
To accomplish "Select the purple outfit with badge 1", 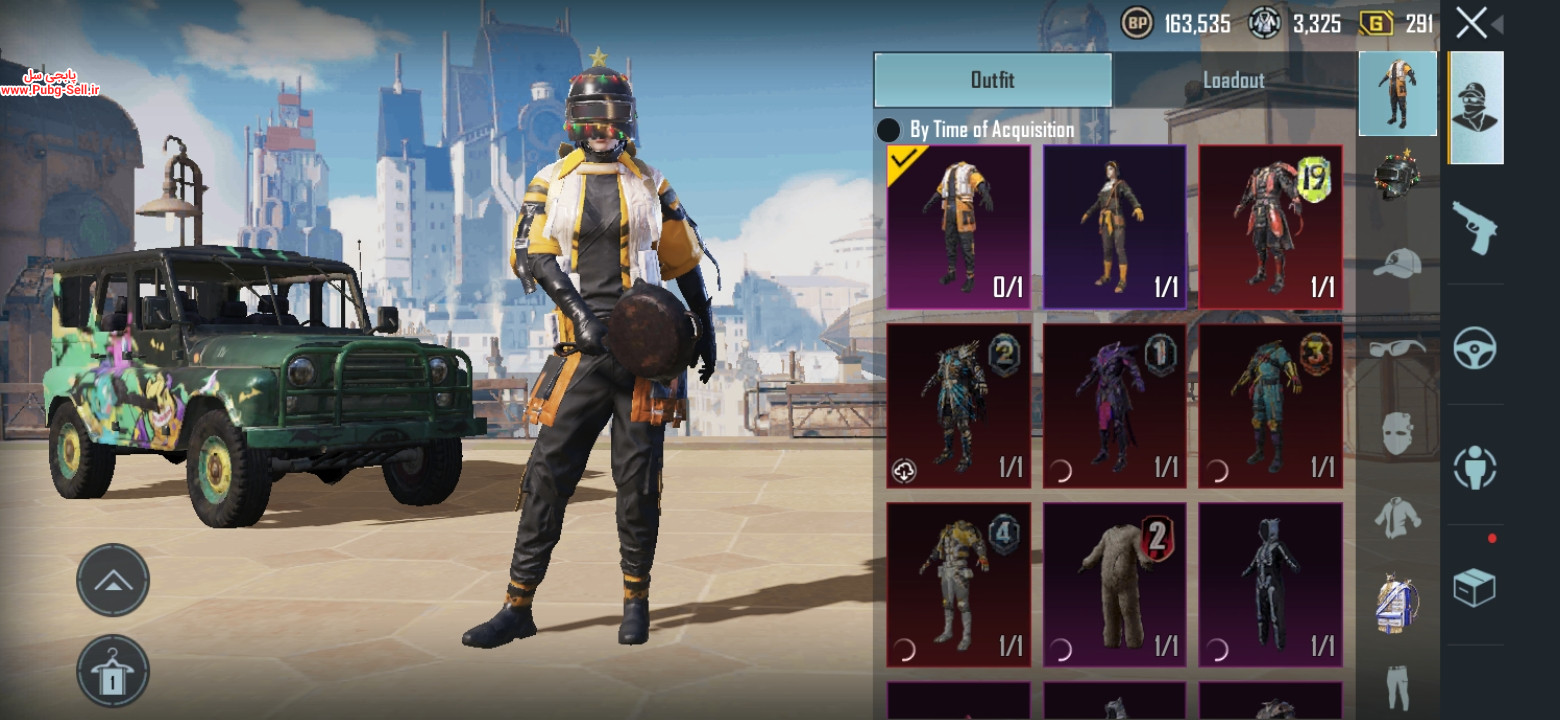I will pyautogui.click(x=1114, y=405).
